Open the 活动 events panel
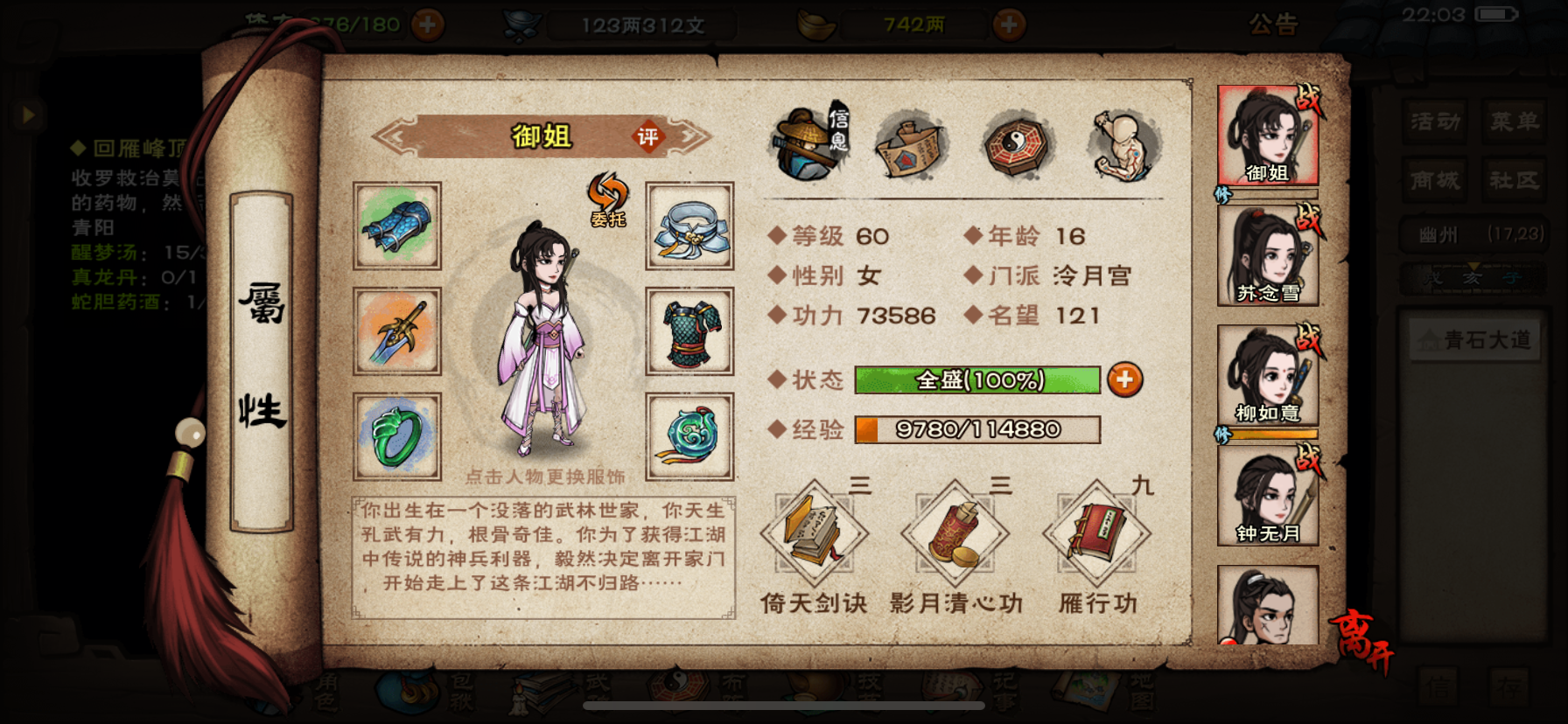The height and width of the screenshot is (724, 1568). click(1435, 122)
